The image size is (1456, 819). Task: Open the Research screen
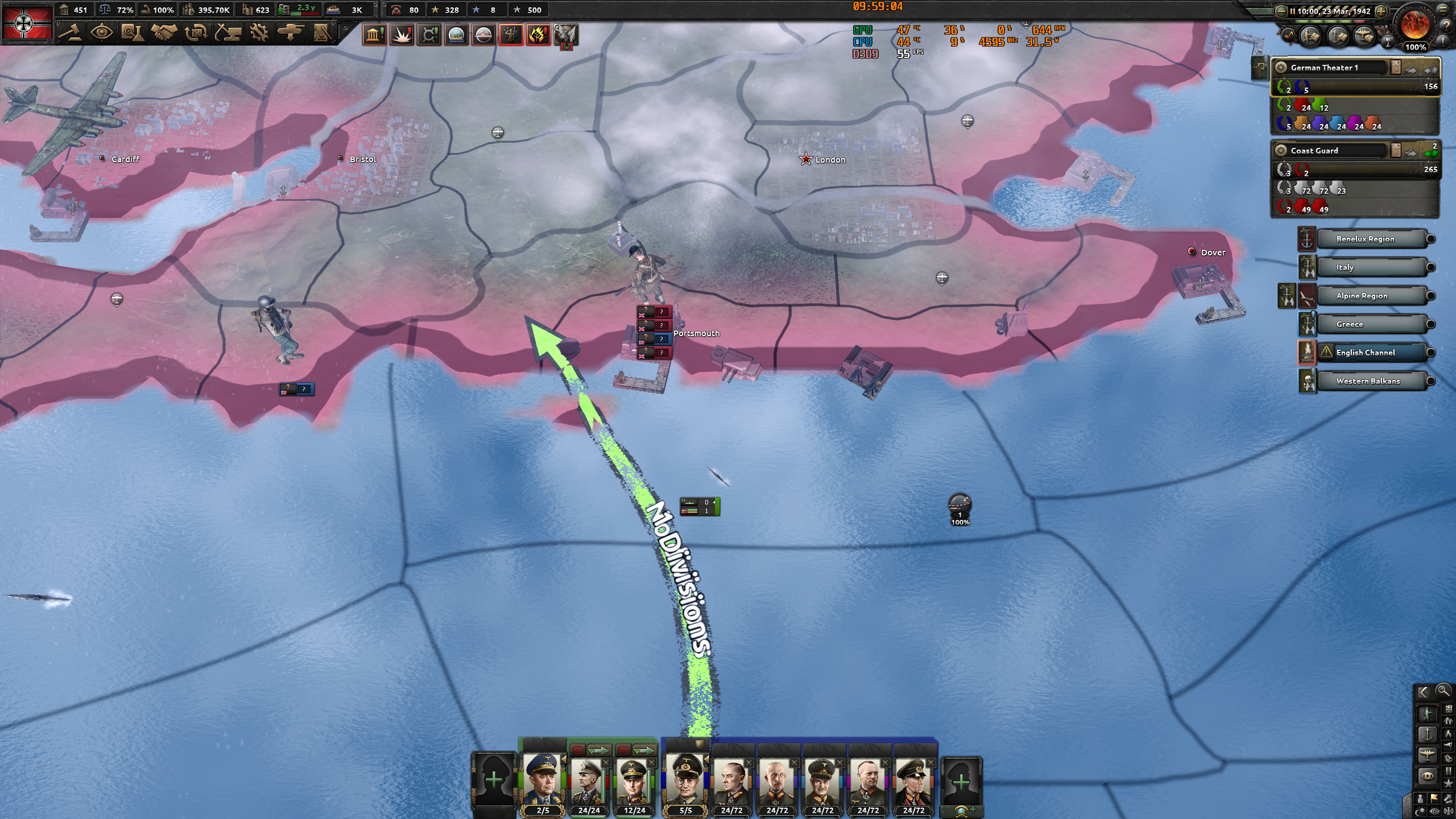(x=133, y=32)
